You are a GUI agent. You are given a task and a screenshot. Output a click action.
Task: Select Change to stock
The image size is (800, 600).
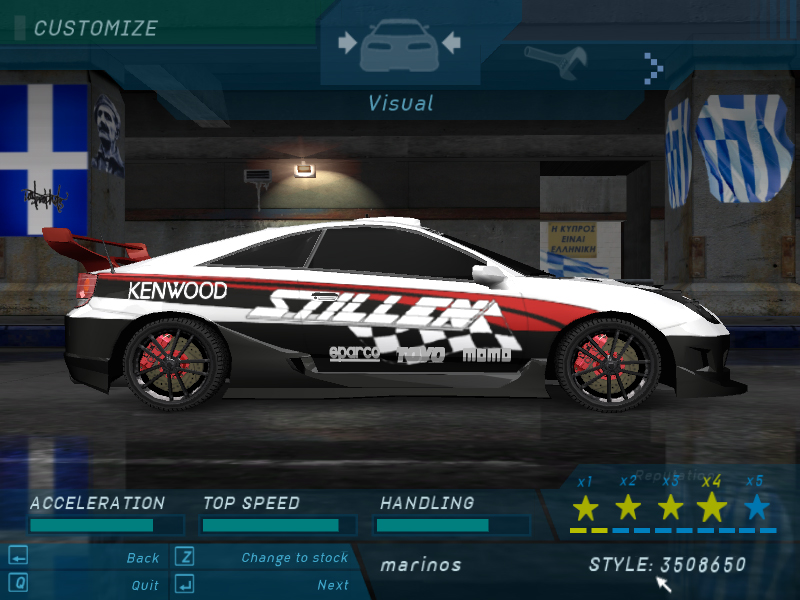(294, 558)
